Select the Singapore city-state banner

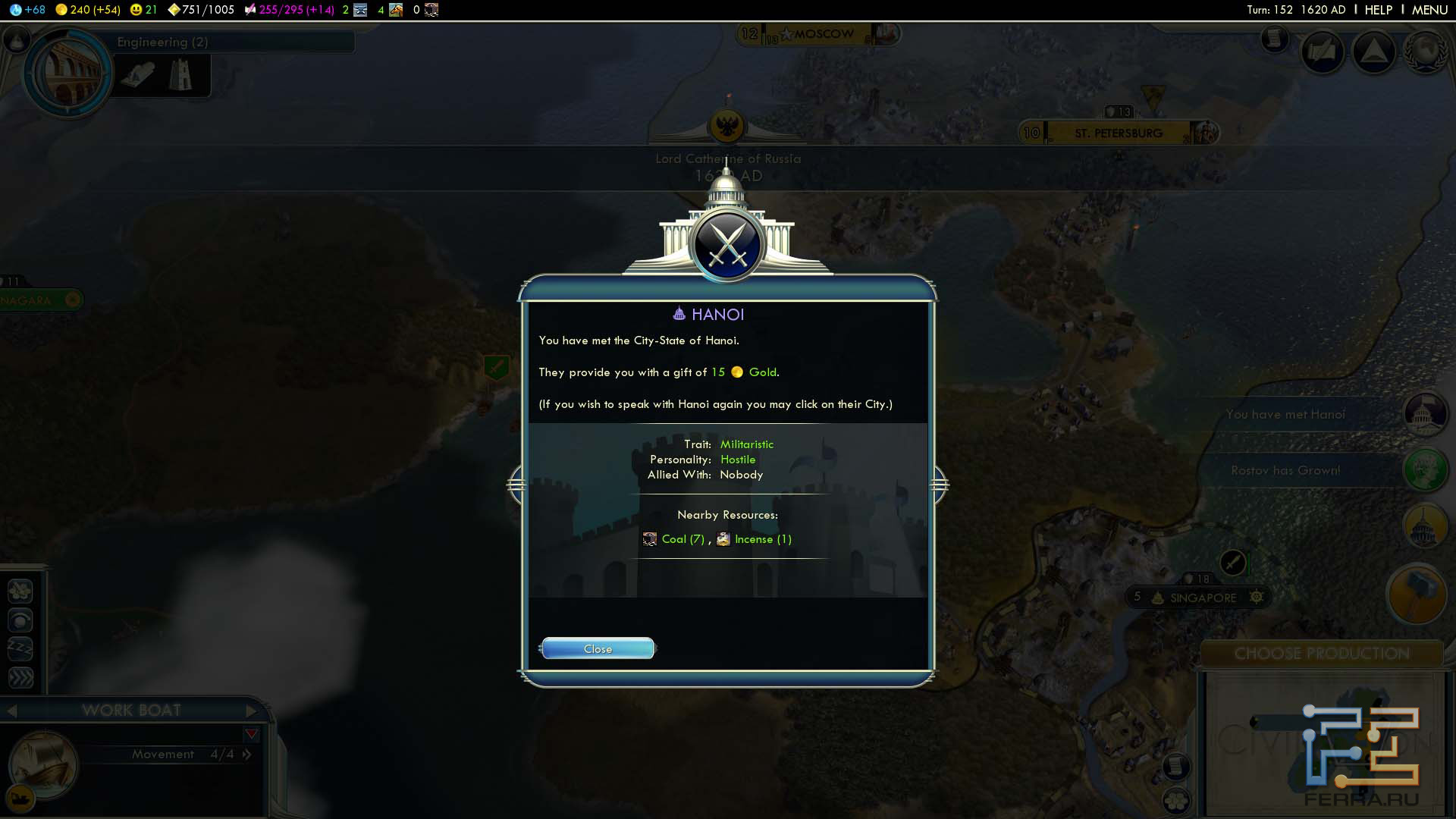click(1202, 598)
